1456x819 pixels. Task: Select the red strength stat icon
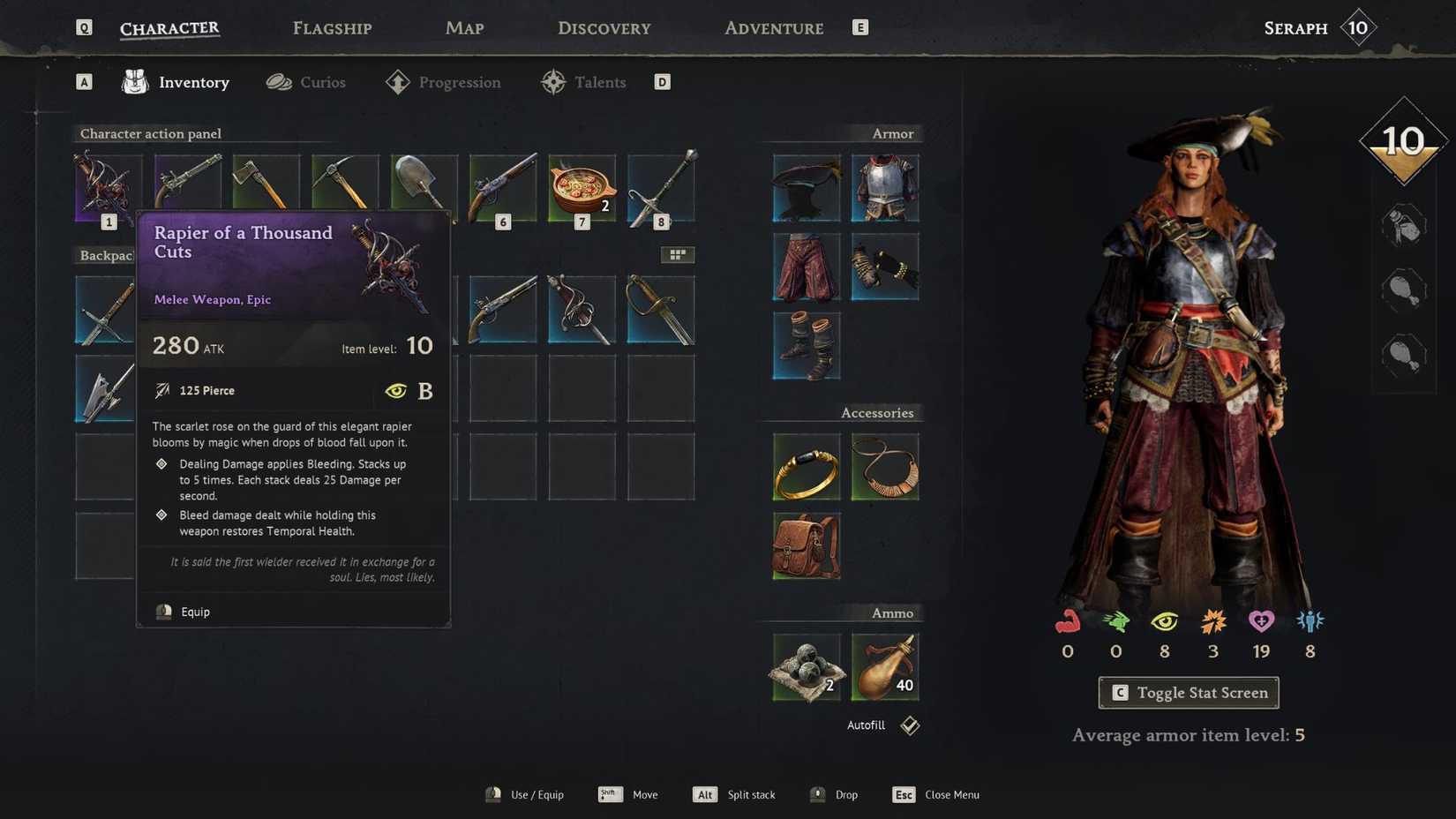[x=1067, y=622]
